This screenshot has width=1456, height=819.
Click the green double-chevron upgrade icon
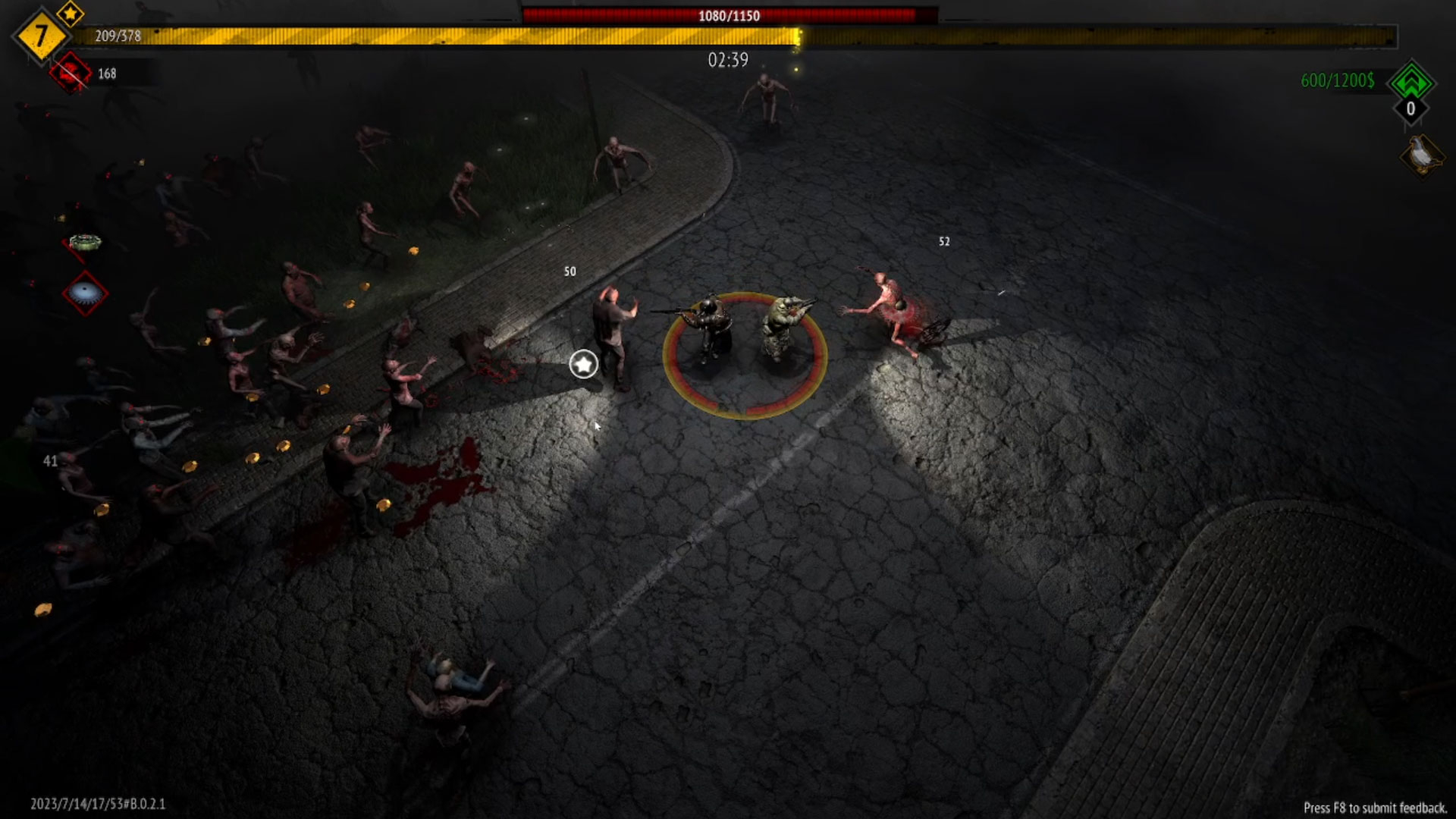click(1410, 81)
